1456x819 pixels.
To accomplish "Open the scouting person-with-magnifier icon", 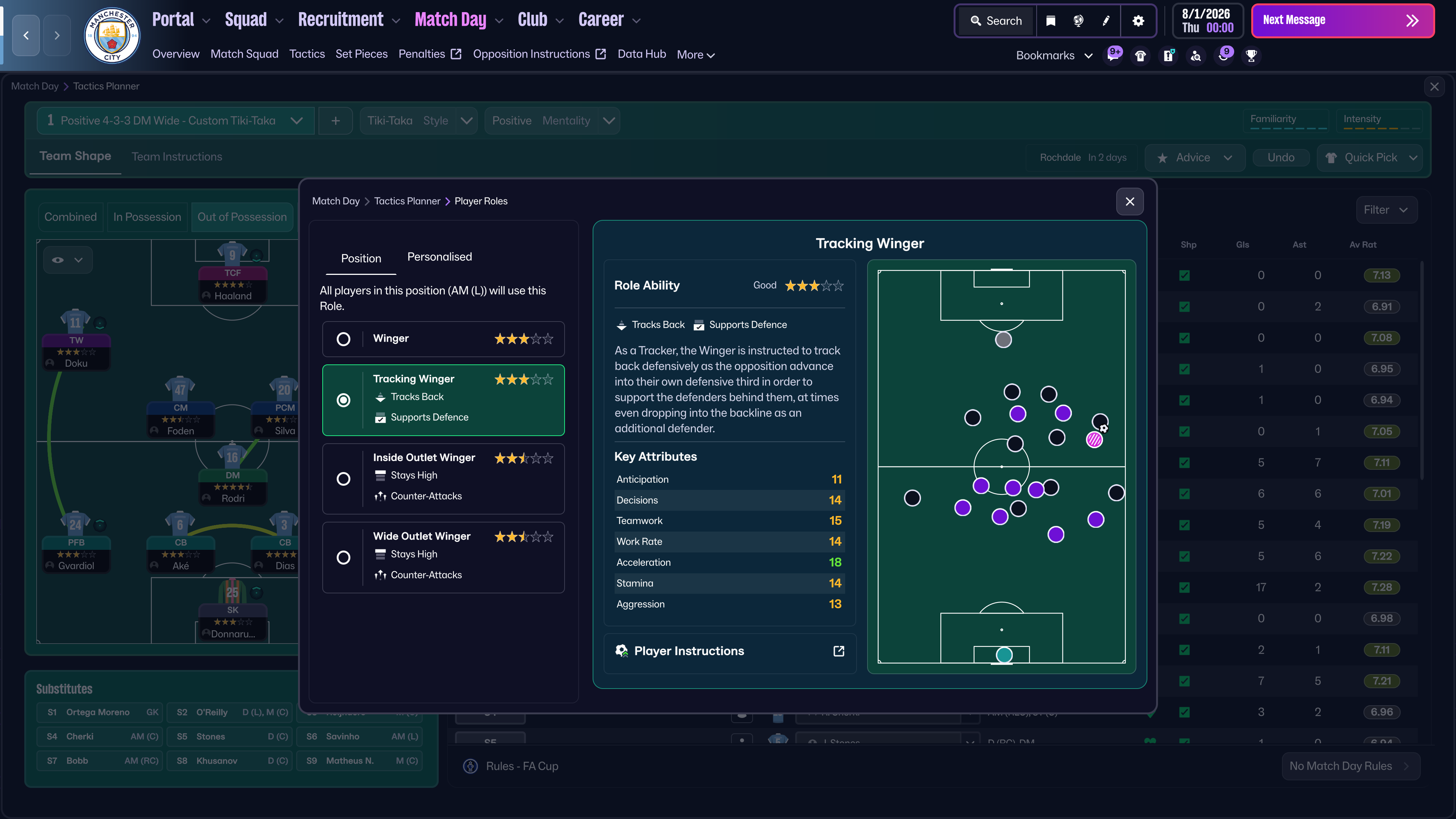I will (1196, 55).
